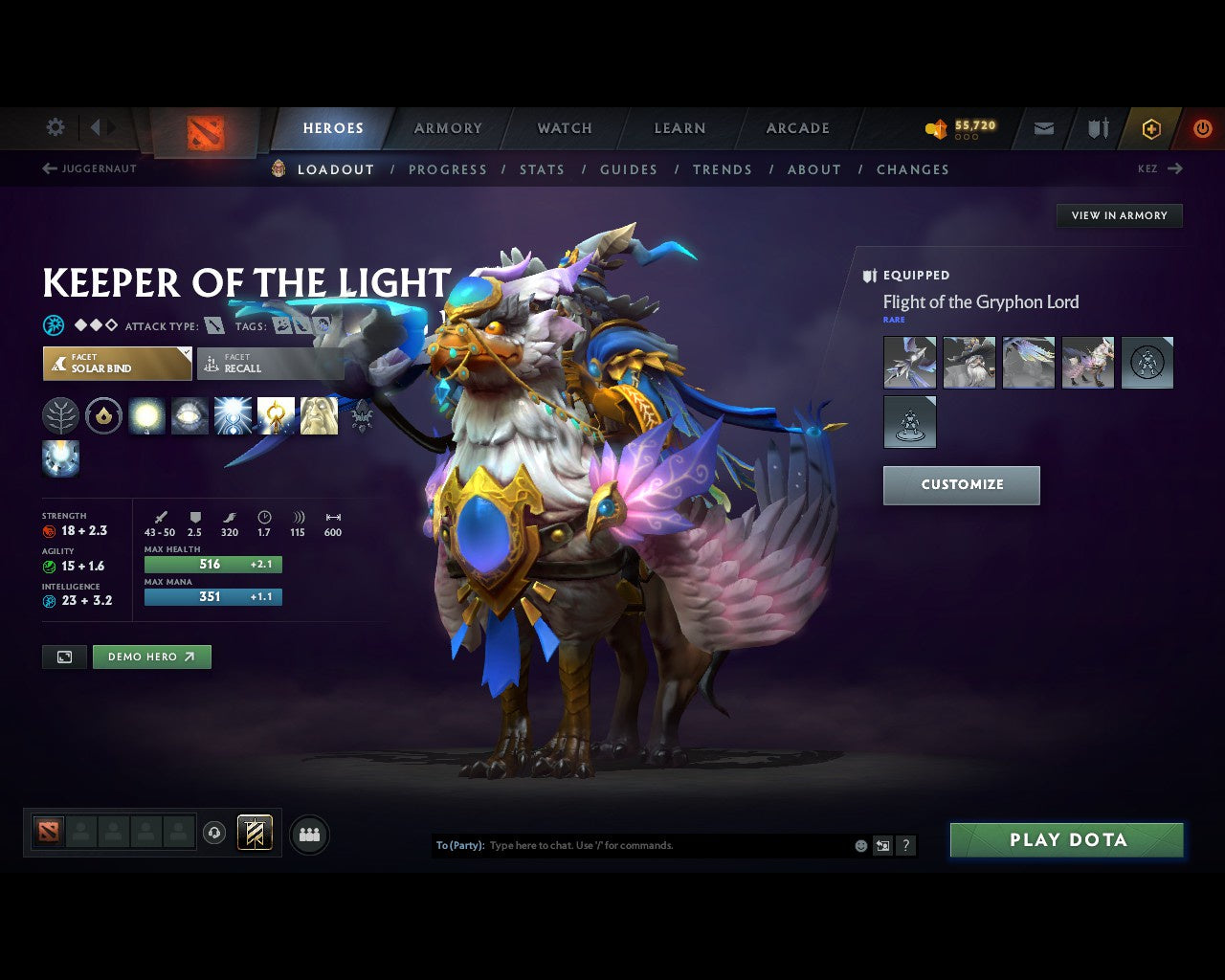Start matchmaking with Play Dota
Screen dimensions: 1225x980
[x=1067, y=840]
